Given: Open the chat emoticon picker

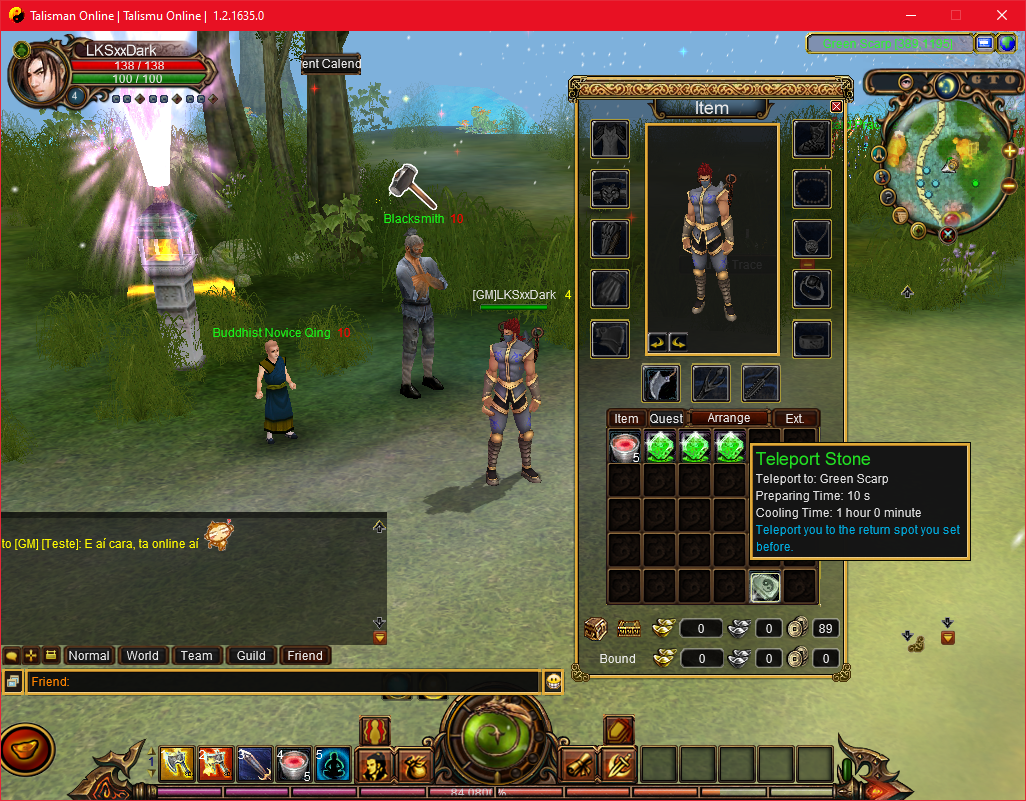Looking at the screenshot, I should (552, 682).
